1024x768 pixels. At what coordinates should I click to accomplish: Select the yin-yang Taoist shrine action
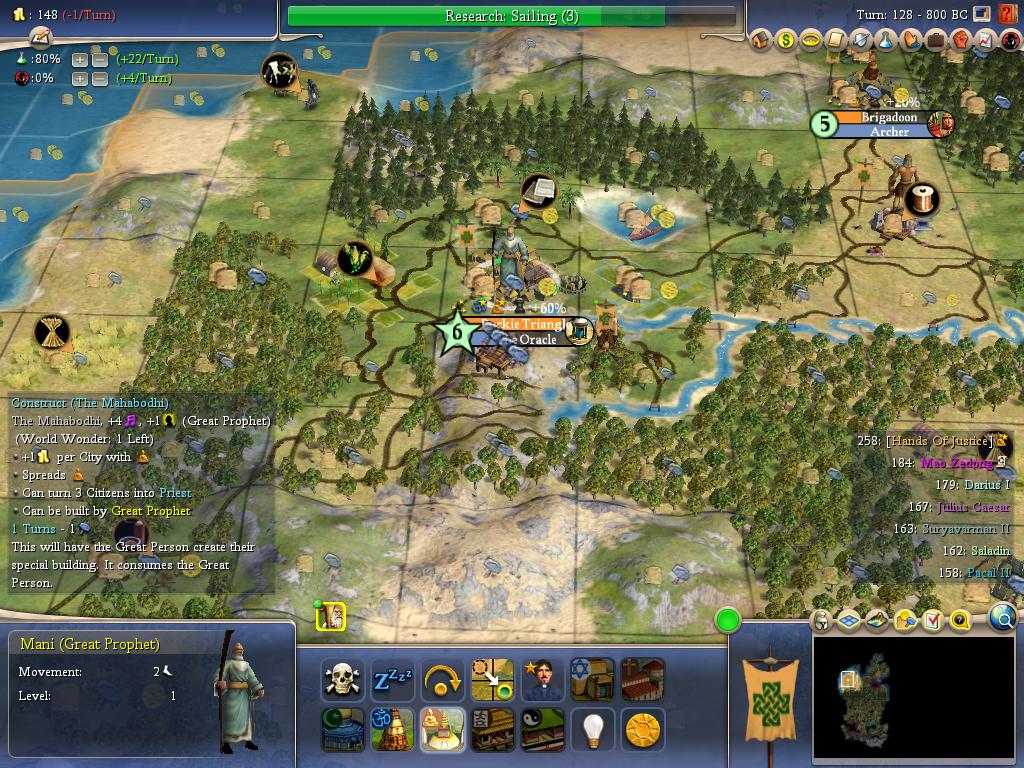[x=542, y=730]
